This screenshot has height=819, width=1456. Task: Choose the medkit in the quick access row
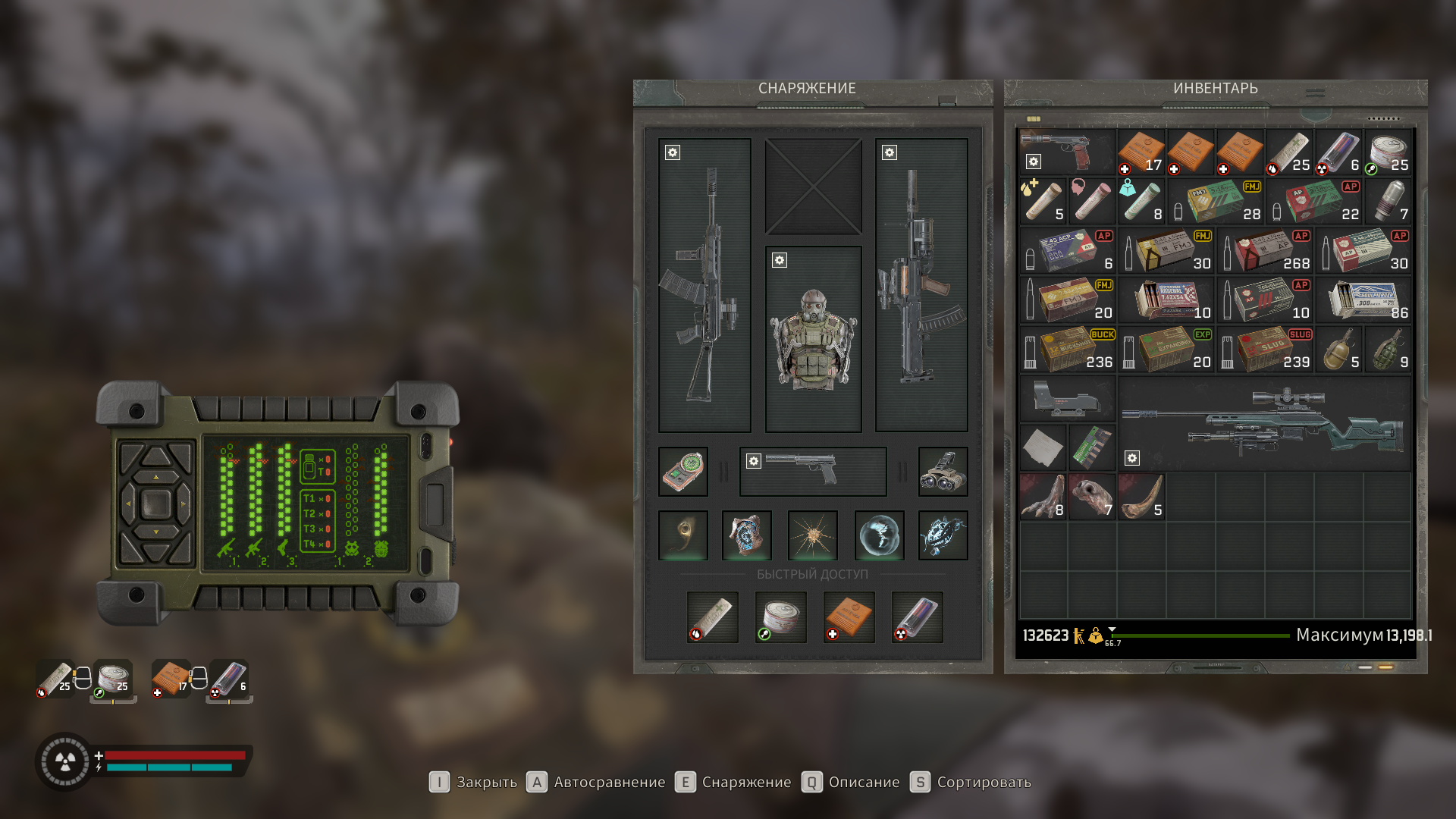pos(849,617)
